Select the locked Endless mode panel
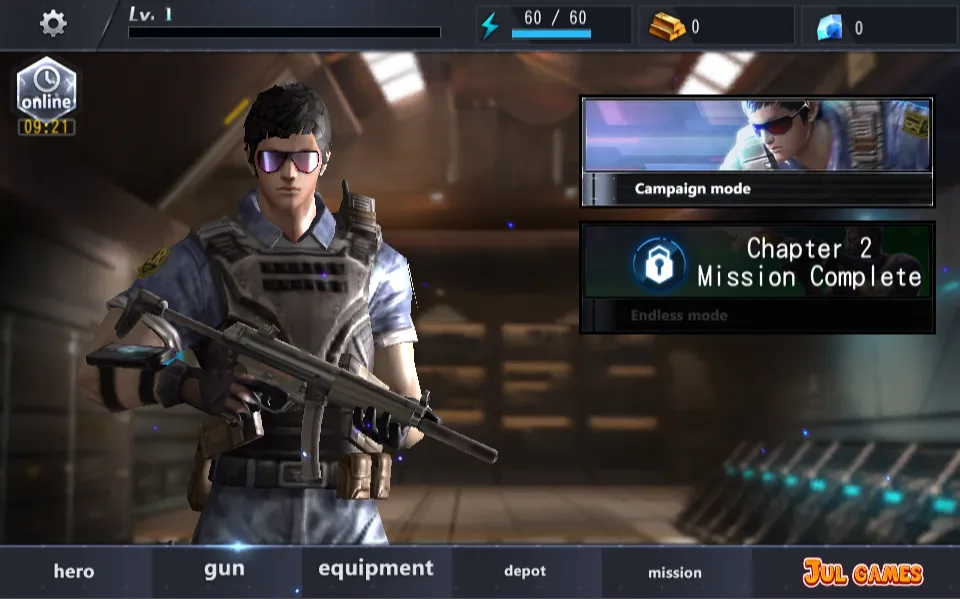960x599 pixels. pyautogui.click(x=757, y=277)
